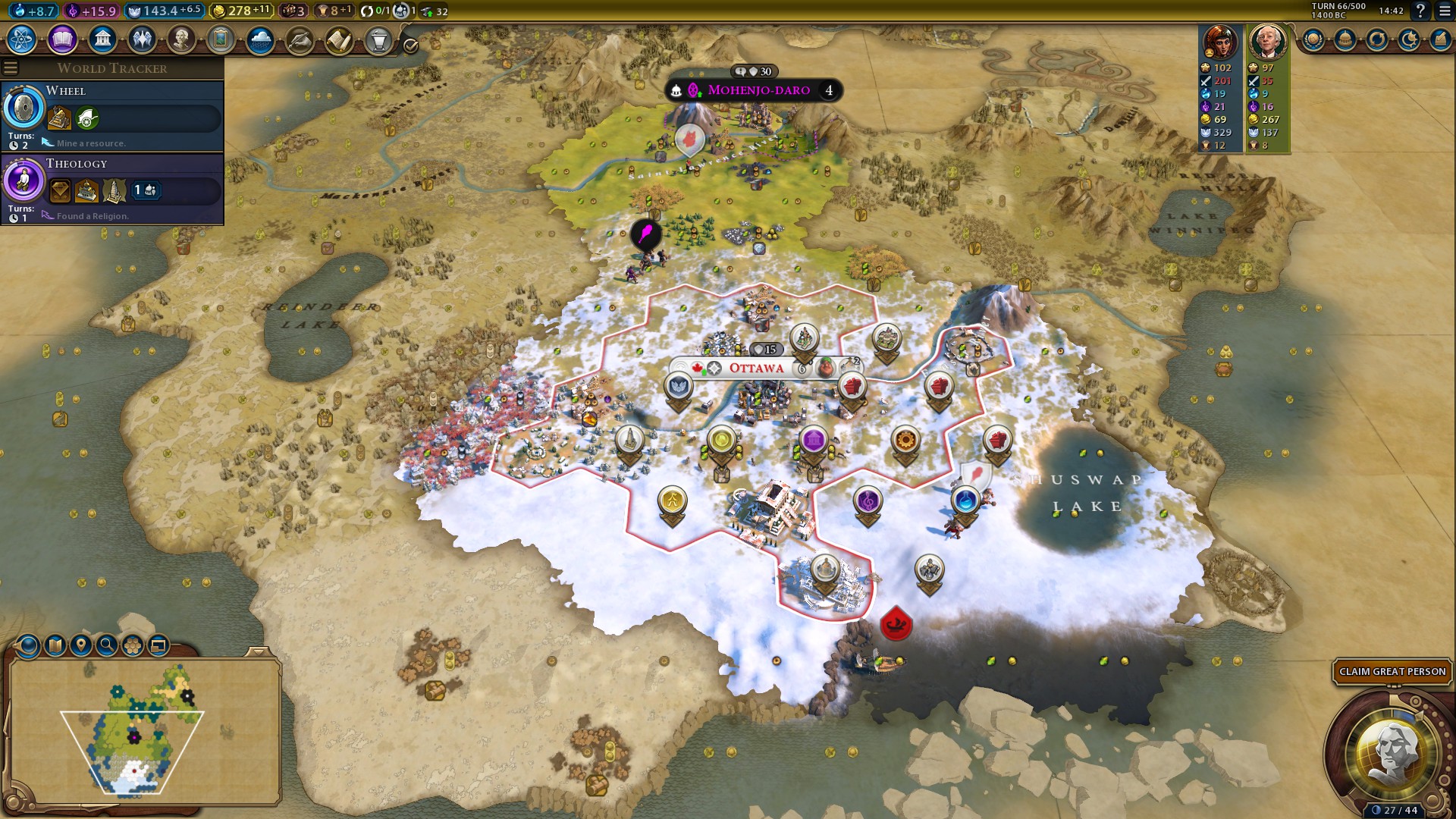Click the Claim Great Person notification
The height and width of the screenshot is (819, 1456).
[x=1392, y=672]
